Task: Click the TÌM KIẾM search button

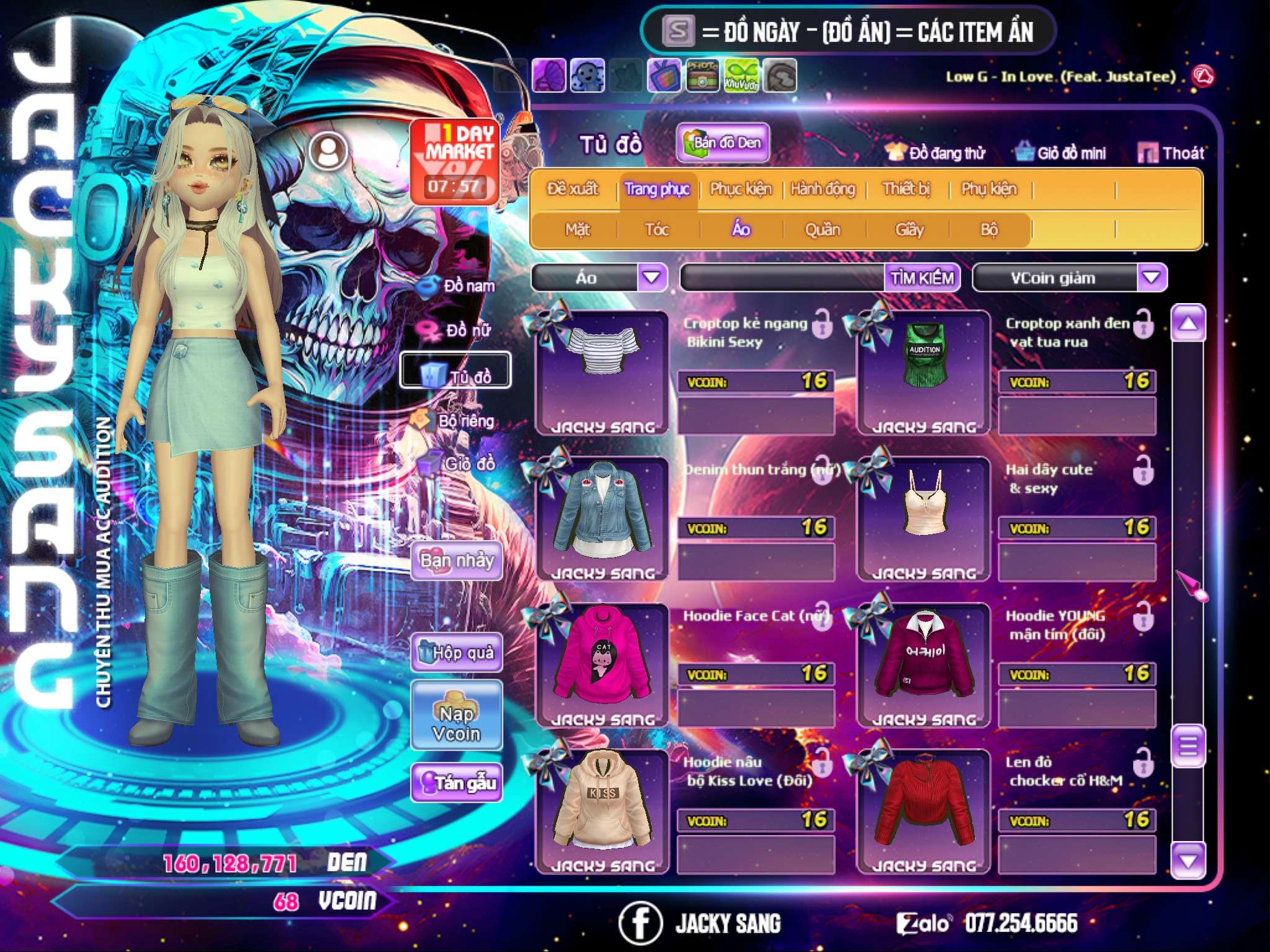Action: click(x=921, y=278)
